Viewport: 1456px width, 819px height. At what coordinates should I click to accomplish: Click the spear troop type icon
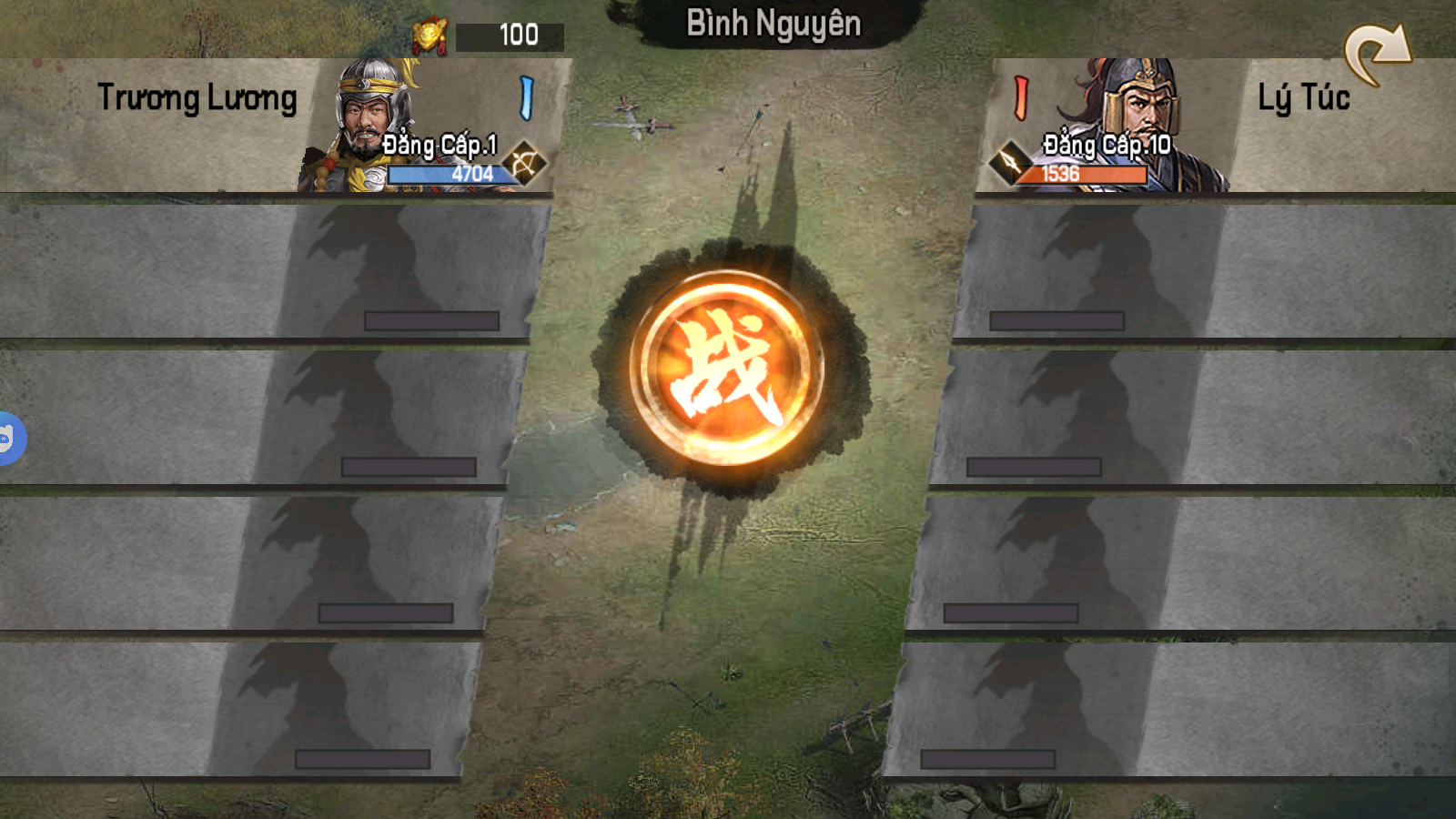pos(1008,163)
